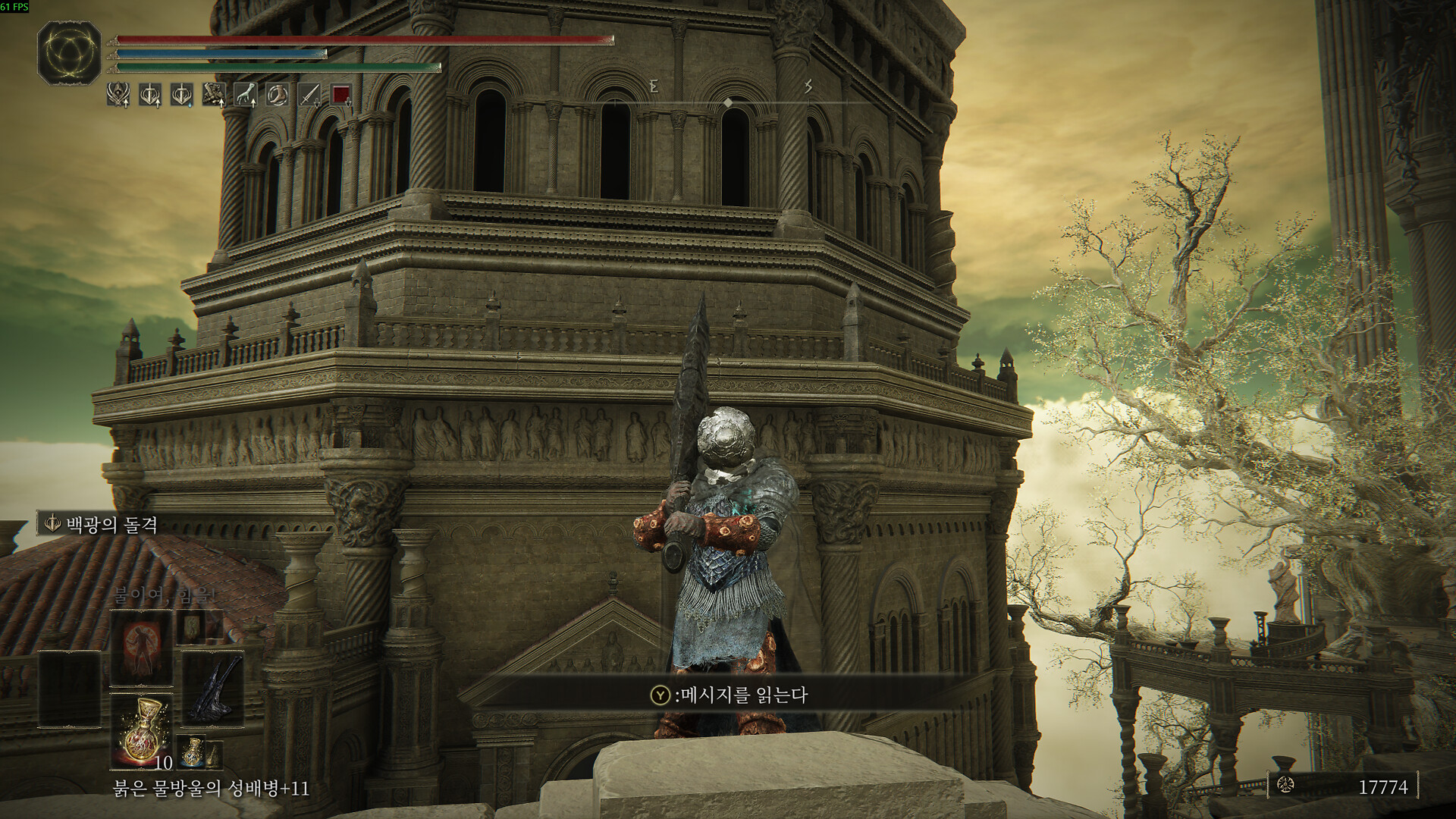1456x819 pixels.
Task: Inspect the armored figure buff icon
Action: coord(214,95)
